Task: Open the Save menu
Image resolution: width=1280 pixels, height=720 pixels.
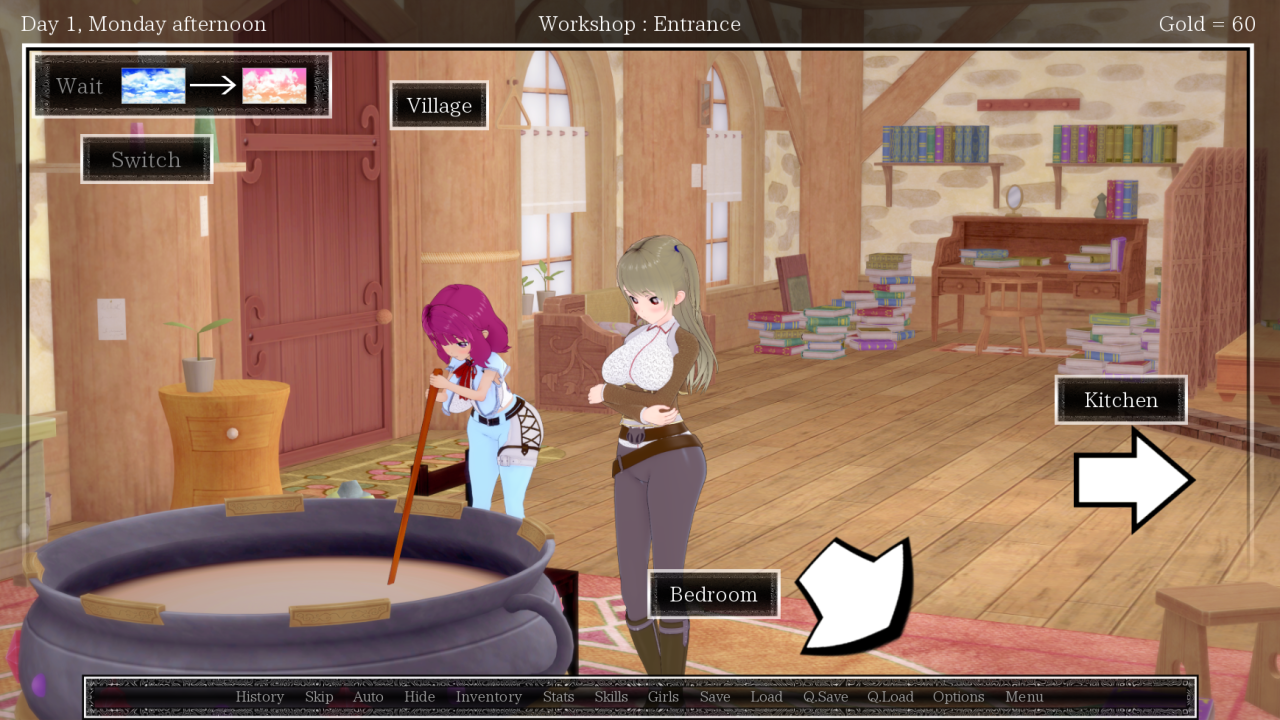Action: tap(715, 697)
